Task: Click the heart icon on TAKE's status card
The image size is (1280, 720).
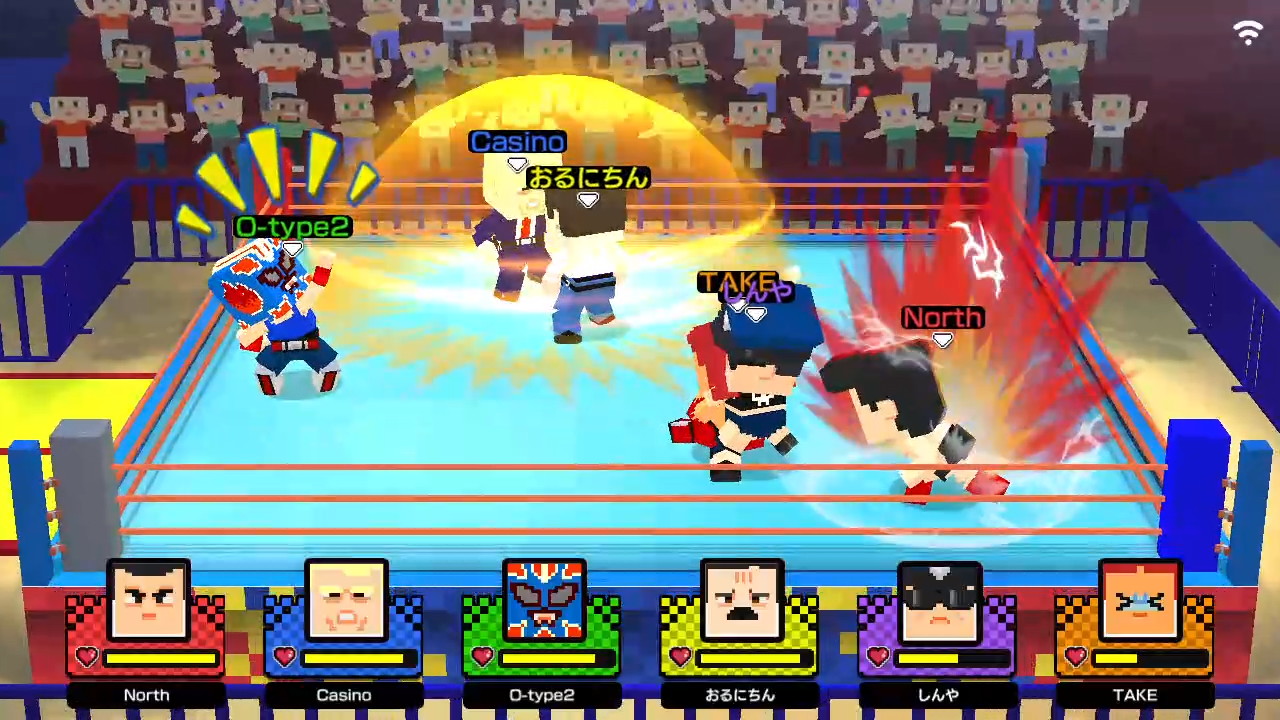Action: pyautogui.click(x=1075, y=658)
